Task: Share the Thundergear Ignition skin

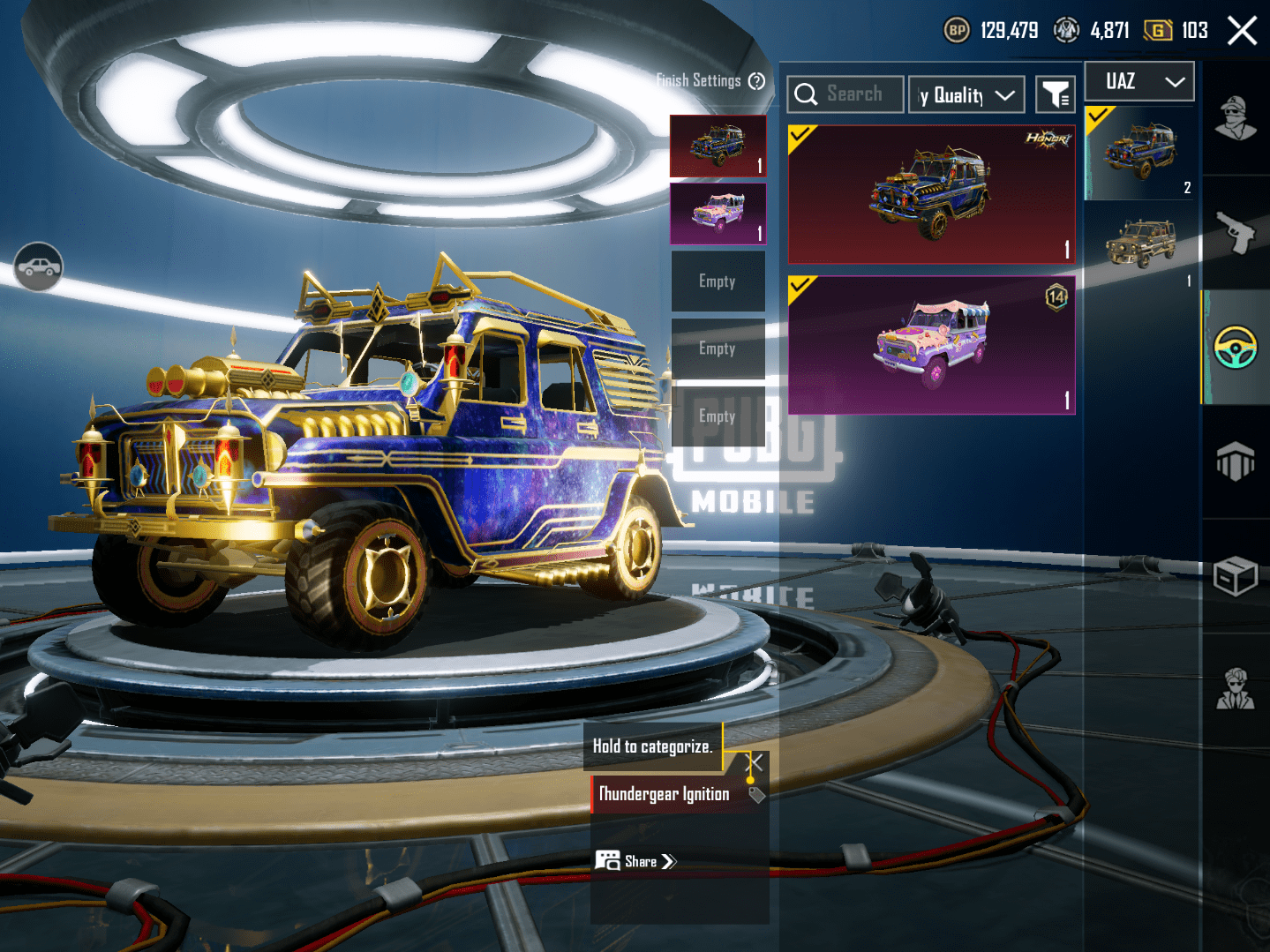Action: click(x=636, y=861)
